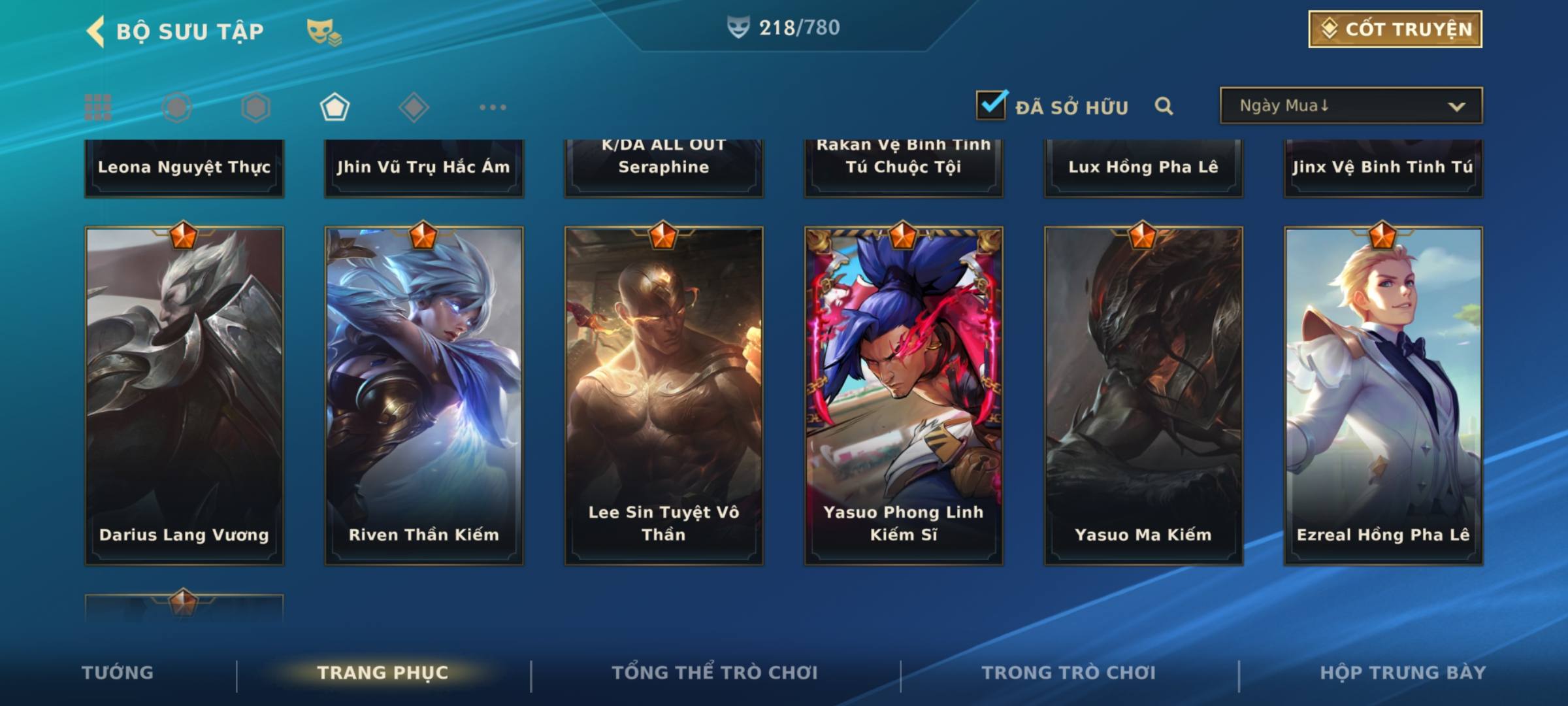Screen dimensions: 1568x706
Task: Go back from Bộ Sưu Tập screen
Action: (x=96, y=31)
